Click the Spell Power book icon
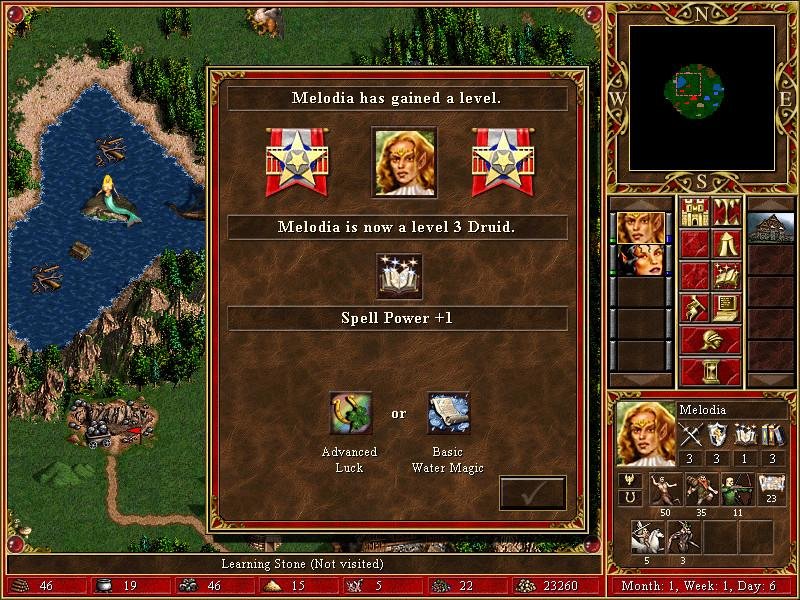This screenshot has height=600, width=800. pos(399,276)
